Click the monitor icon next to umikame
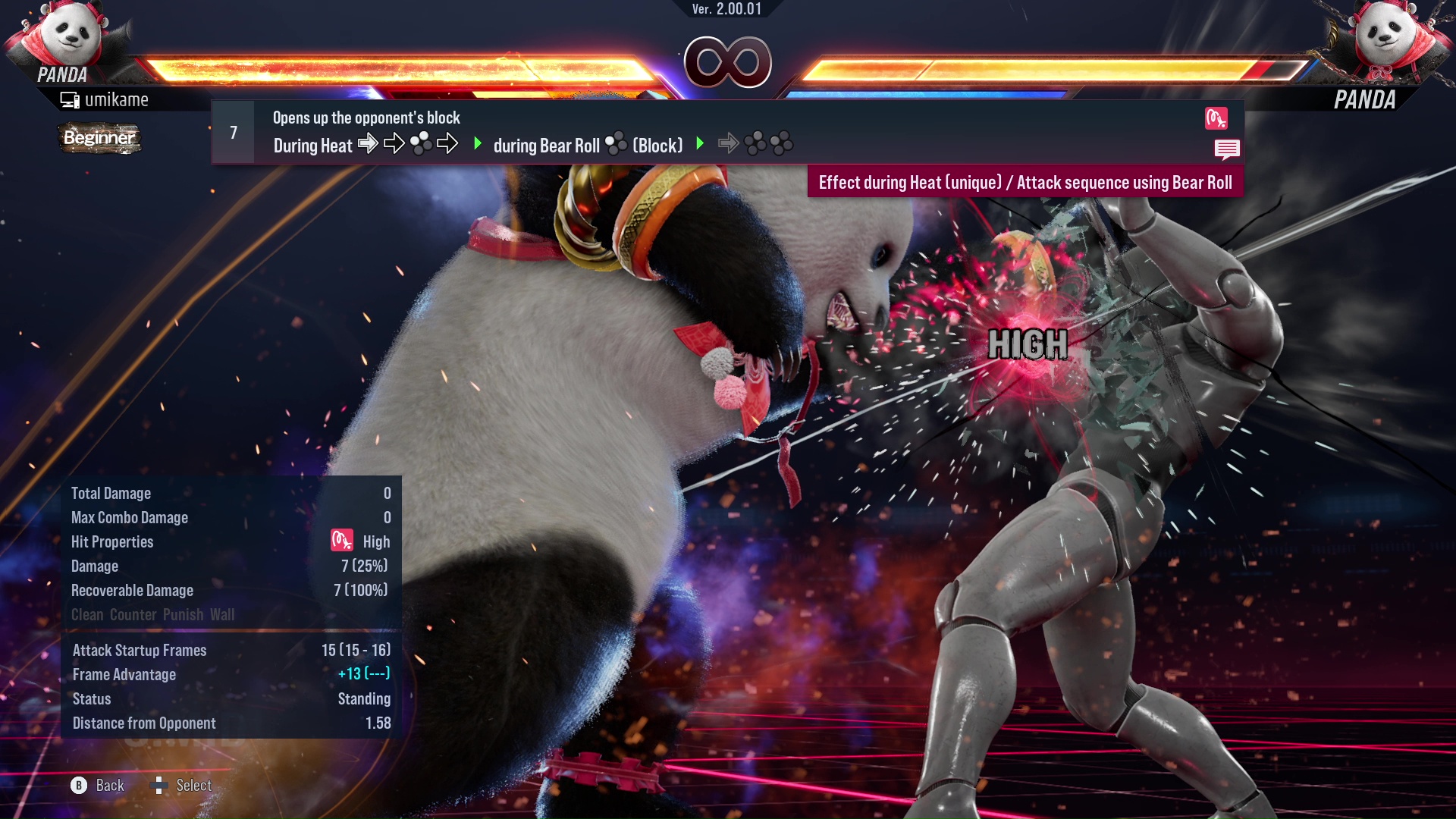 69,99
